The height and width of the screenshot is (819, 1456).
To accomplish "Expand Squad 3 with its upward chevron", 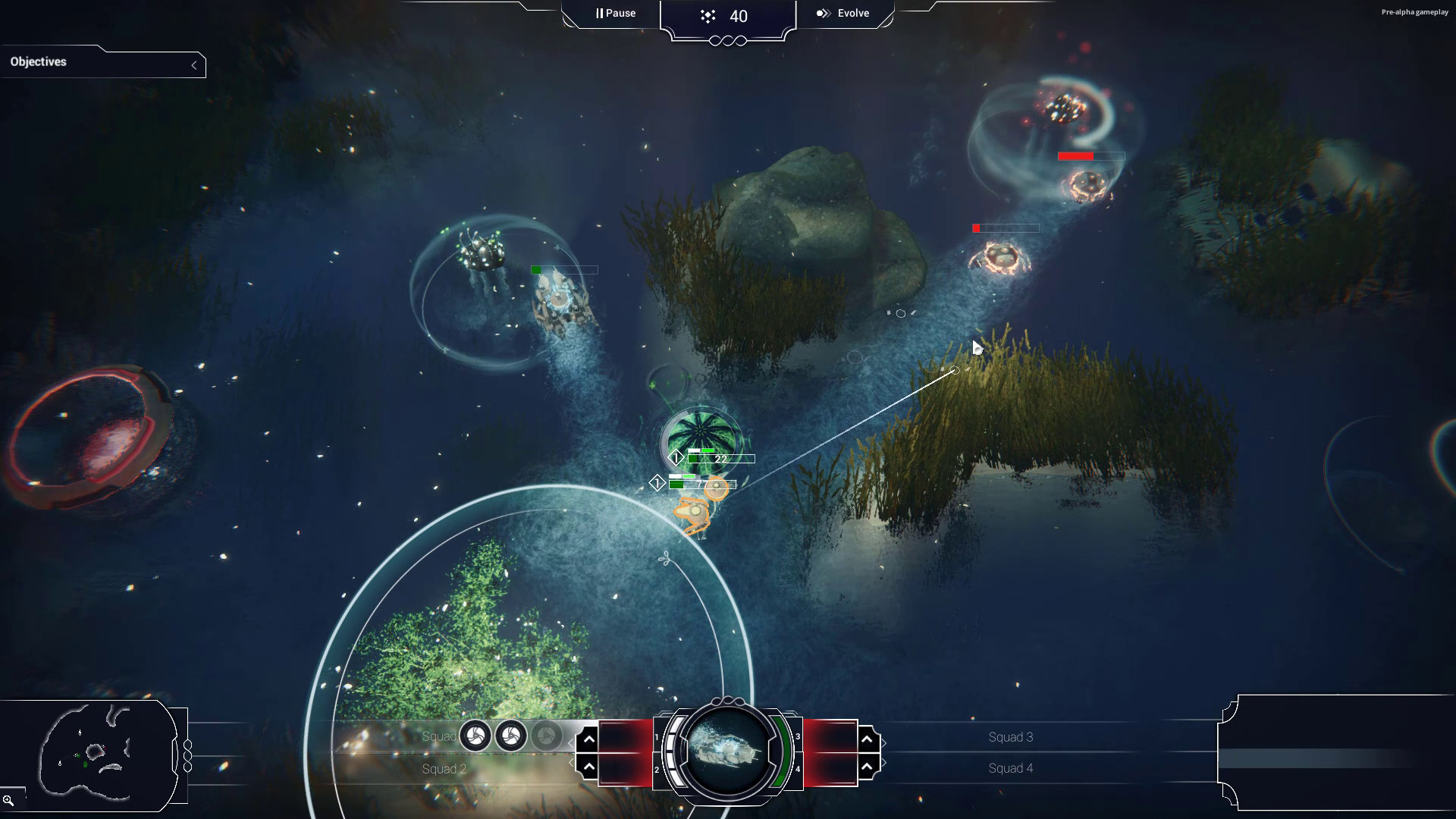I will [867, 739].
